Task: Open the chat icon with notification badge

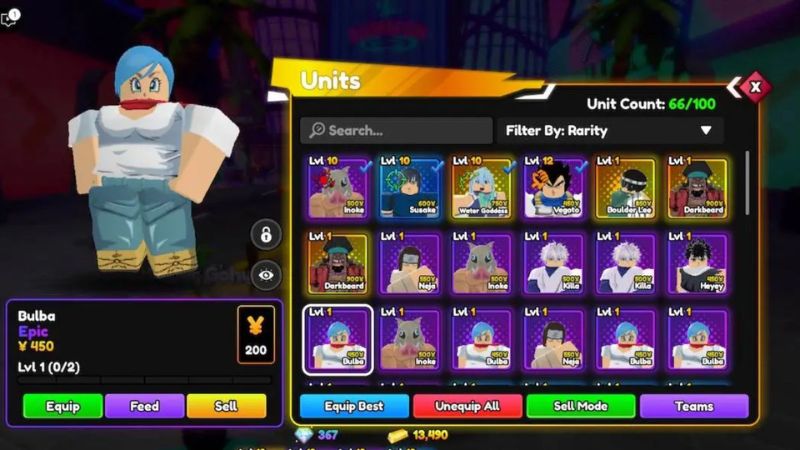Action: [10, 19]
